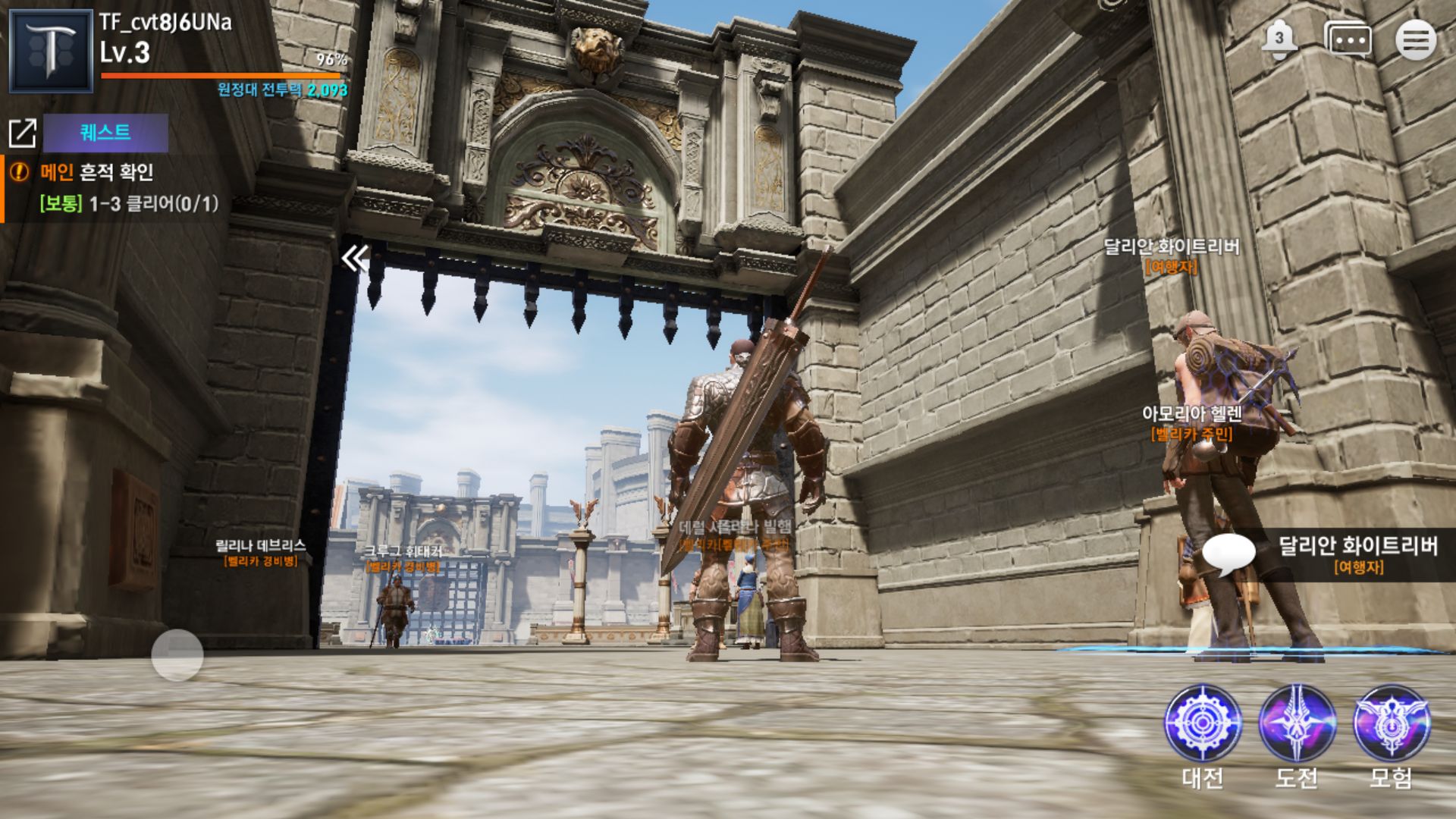Open the 대전 battle menu
Image resolution: width=1456 pixels, height=819 pixels.
click(x=1203, y=723)
